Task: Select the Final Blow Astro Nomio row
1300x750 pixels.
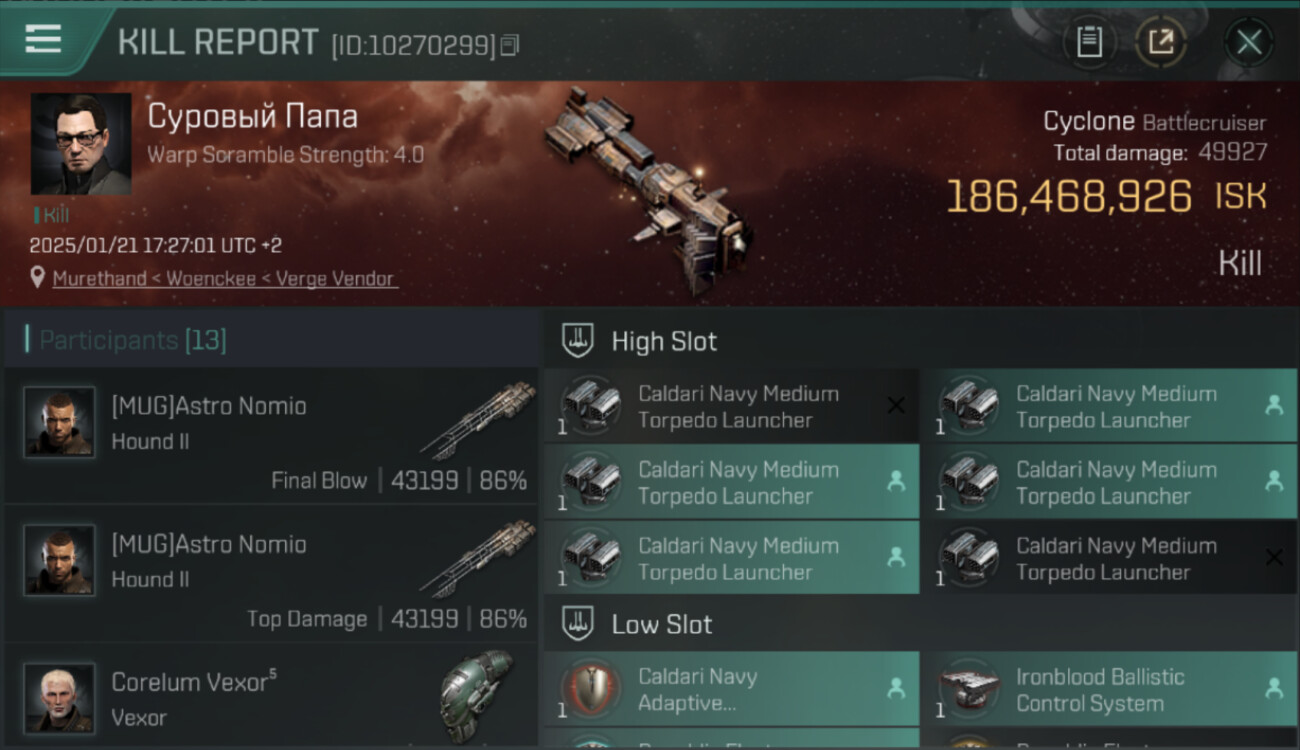Action: [271, 437]
